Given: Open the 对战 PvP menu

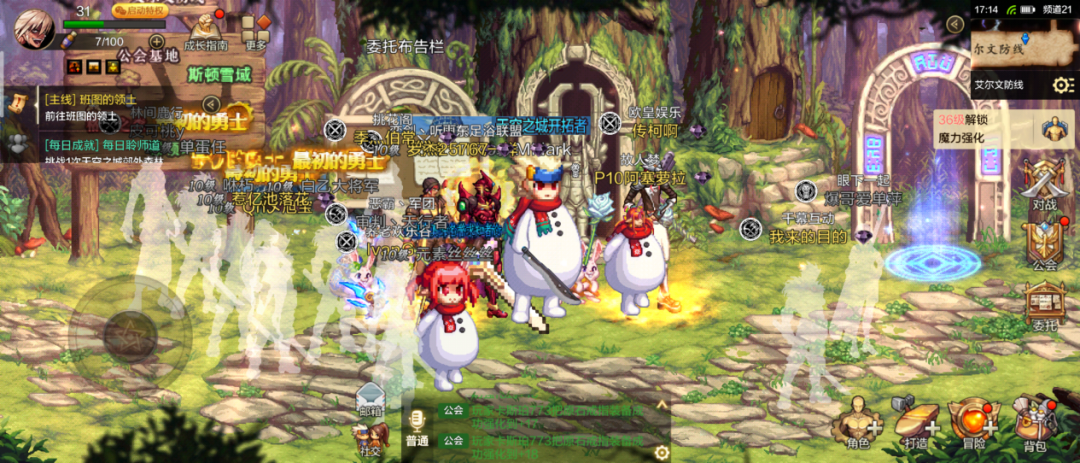Looking at the screenshot, I should click(x=1045, y=191).
